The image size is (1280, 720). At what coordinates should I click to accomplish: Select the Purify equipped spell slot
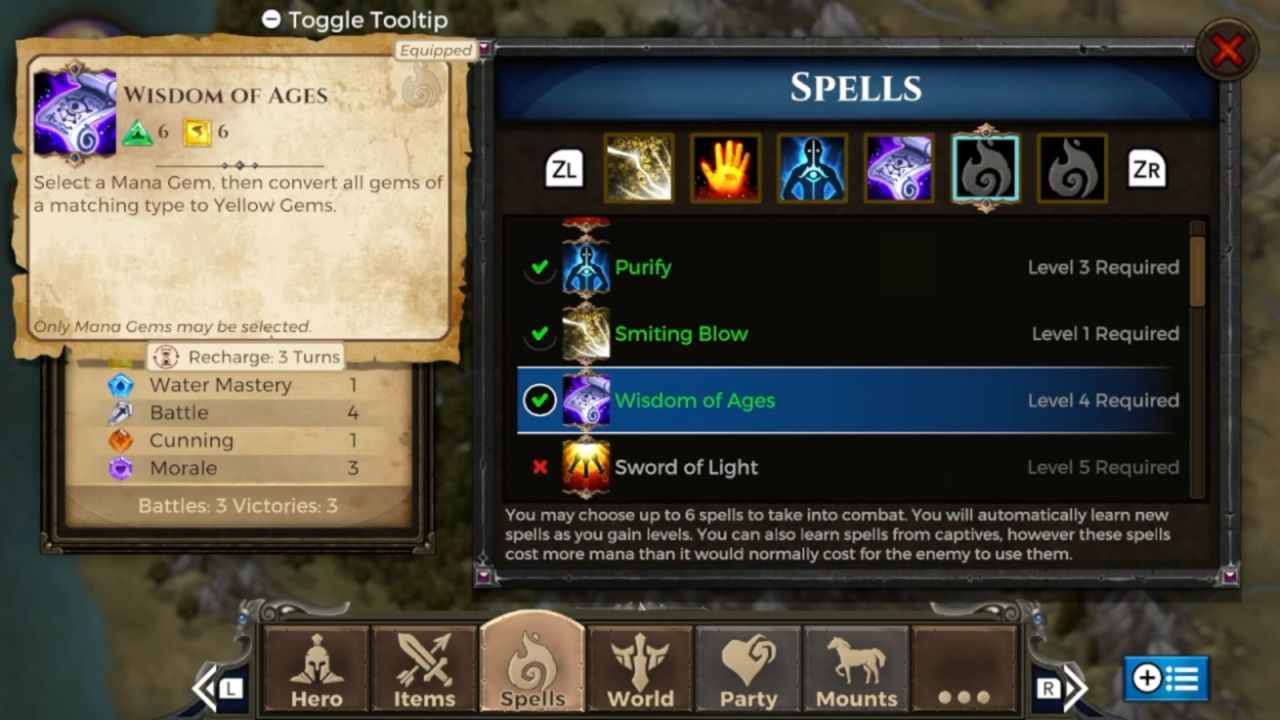point(812,168)
